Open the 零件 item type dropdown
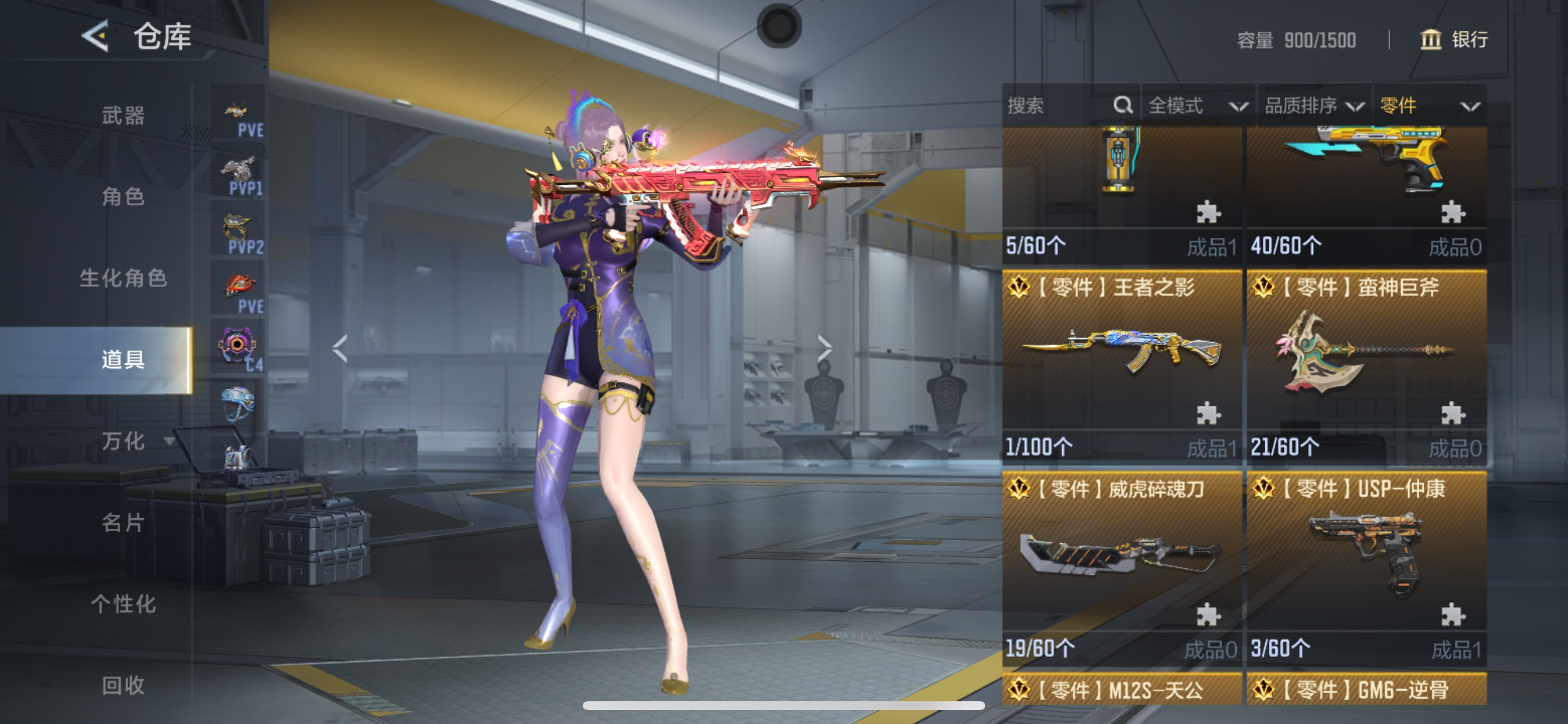 click(x=1429, y=106)
